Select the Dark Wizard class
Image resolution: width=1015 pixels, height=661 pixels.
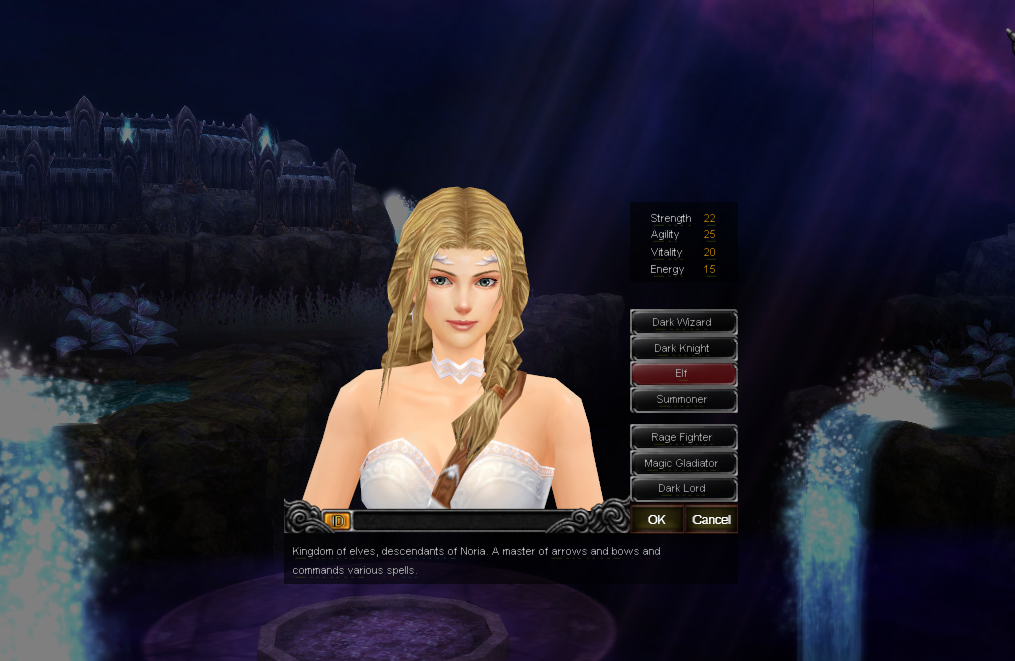coord(683,322)
